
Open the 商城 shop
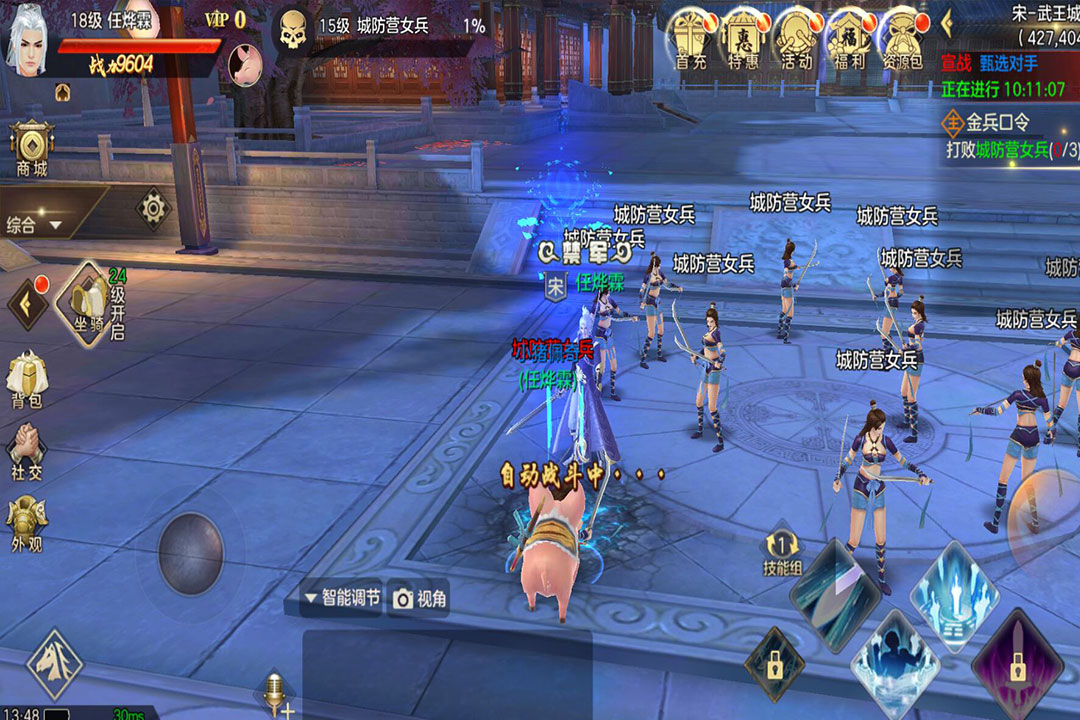(32, 149)
